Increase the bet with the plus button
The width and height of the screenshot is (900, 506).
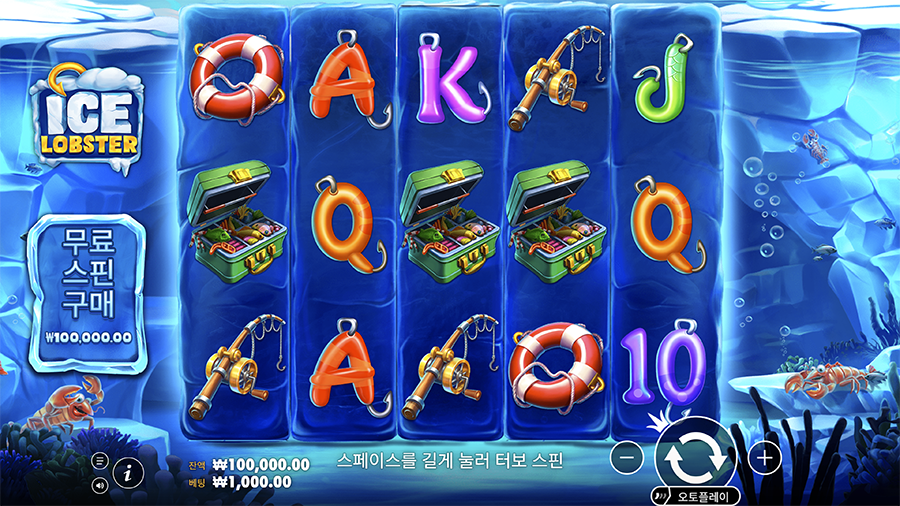pos(765,458)
